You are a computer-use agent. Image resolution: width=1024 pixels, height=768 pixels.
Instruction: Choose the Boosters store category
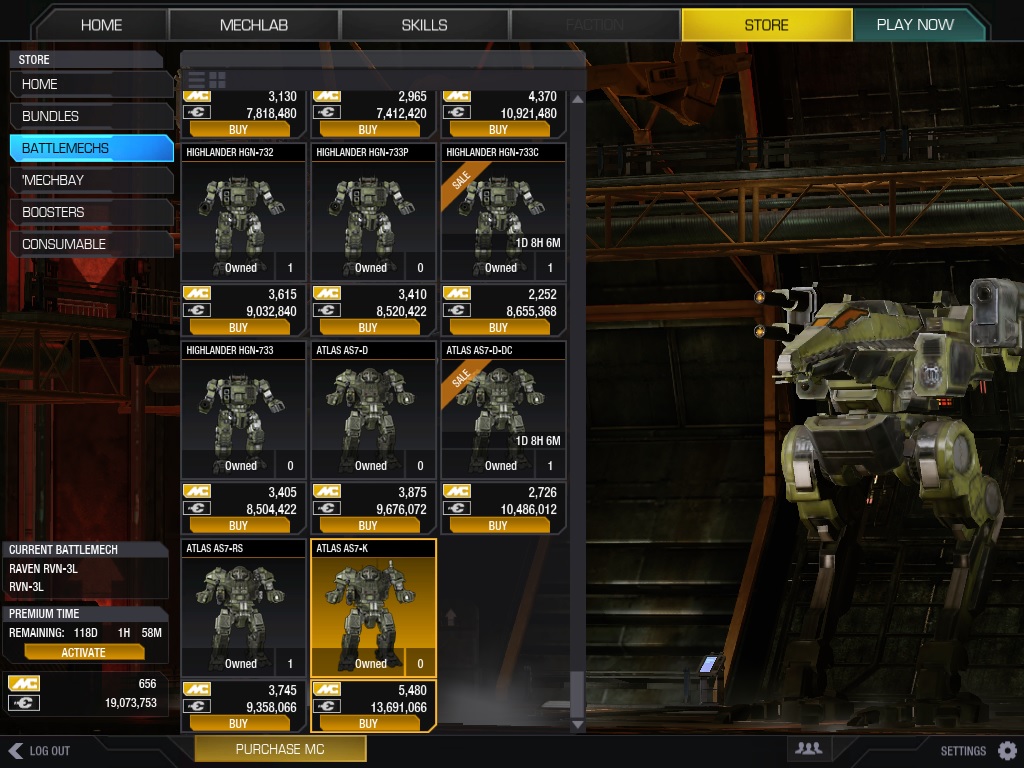[x=90, y=212]
